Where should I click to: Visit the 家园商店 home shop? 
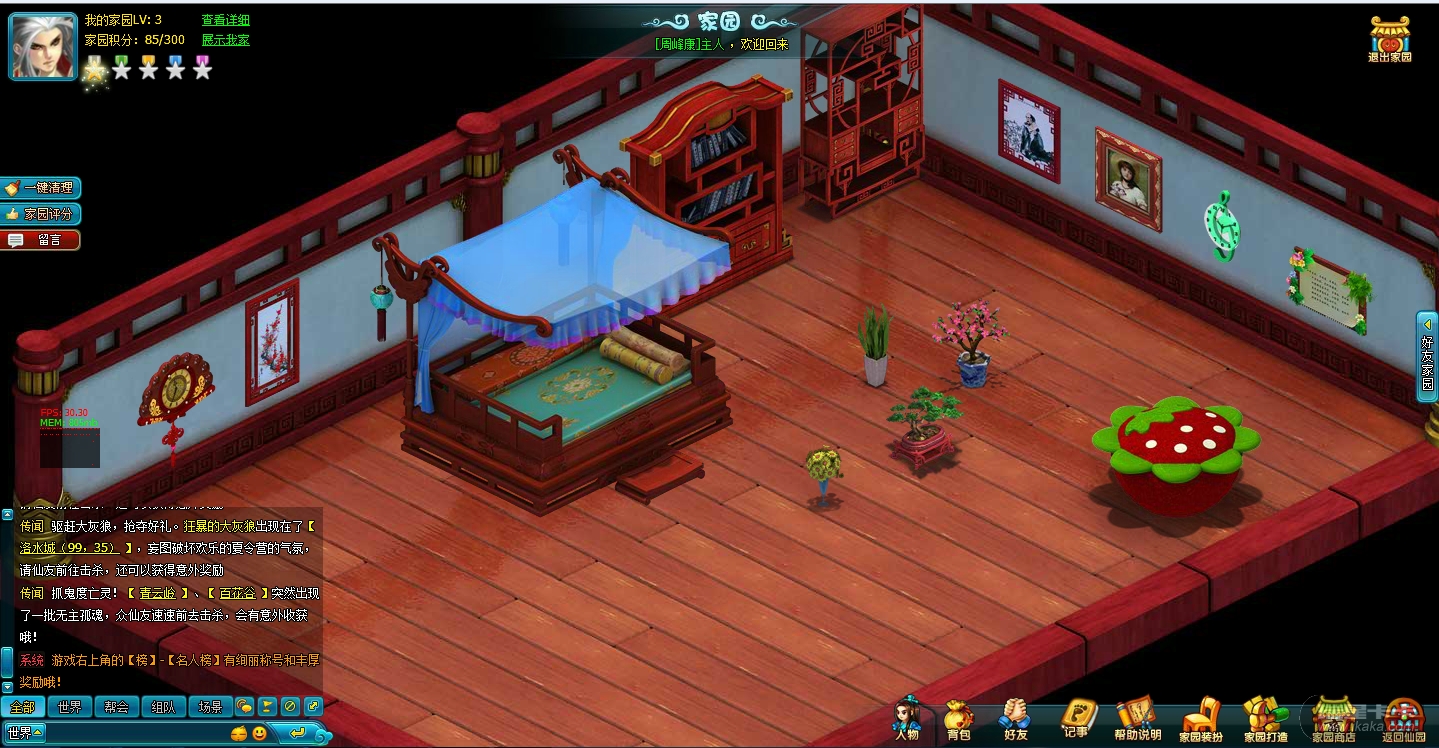point(1333,719)
